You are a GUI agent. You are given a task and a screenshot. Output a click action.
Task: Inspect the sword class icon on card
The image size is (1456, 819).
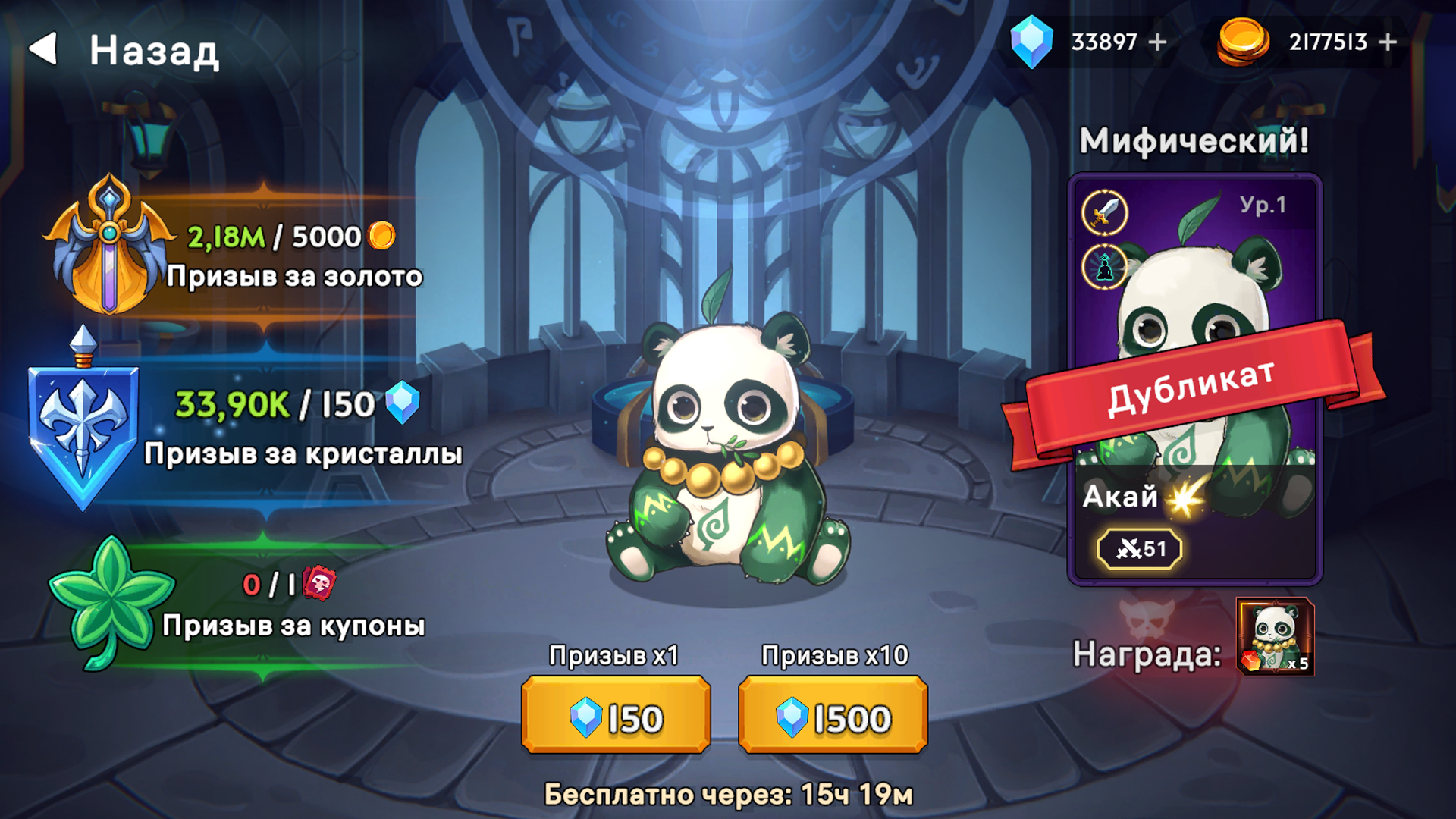(x=1104, y=212)
